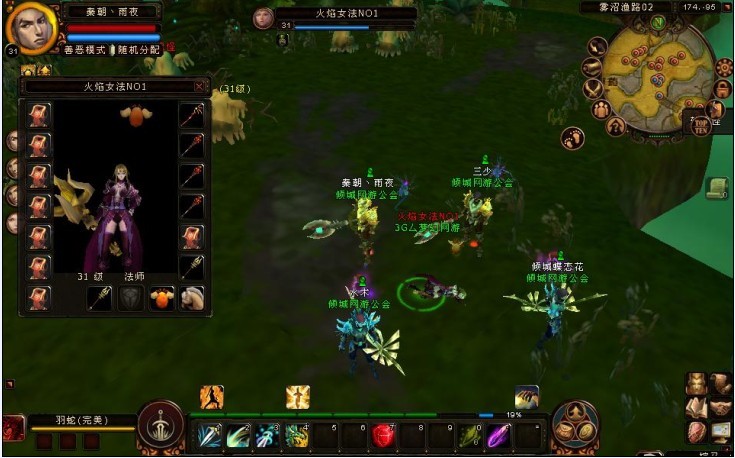
Task: Close the 火焰女法NO1 equipment panel
Action: point(199,87)
